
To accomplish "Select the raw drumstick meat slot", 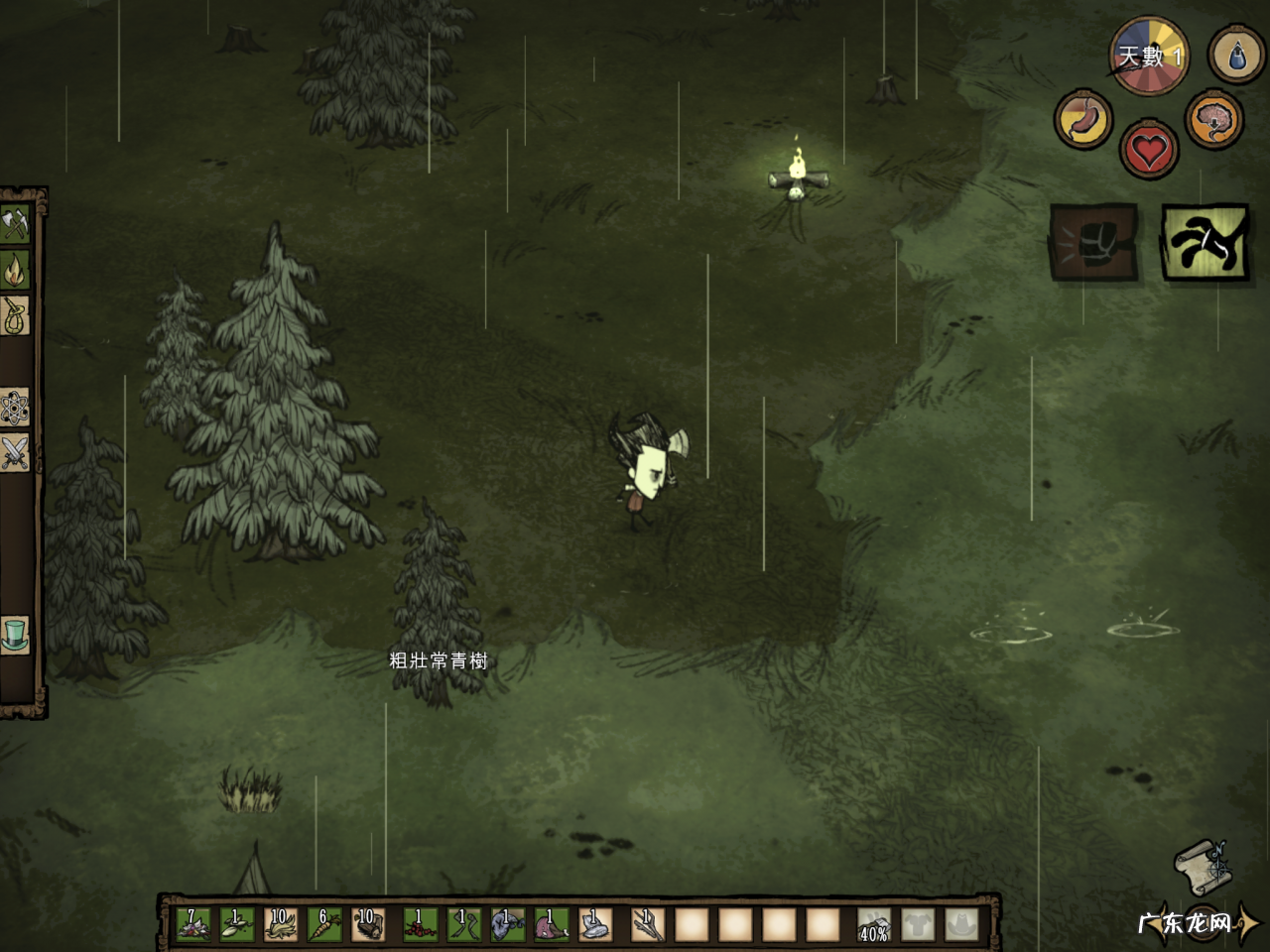I will point(552,924).
